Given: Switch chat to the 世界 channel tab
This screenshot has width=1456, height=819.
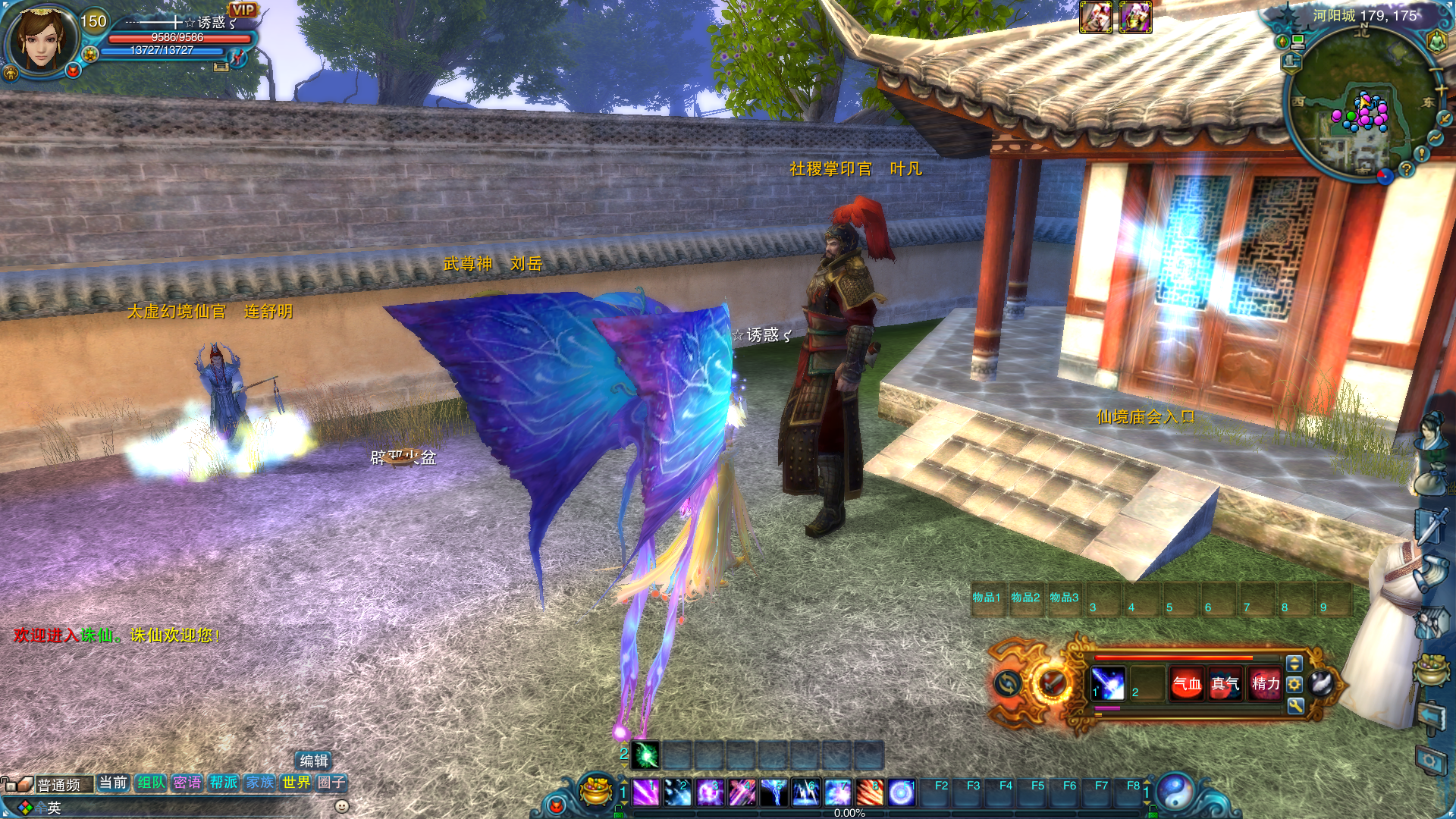Looking at the screenshot, I should pos(296,783).
